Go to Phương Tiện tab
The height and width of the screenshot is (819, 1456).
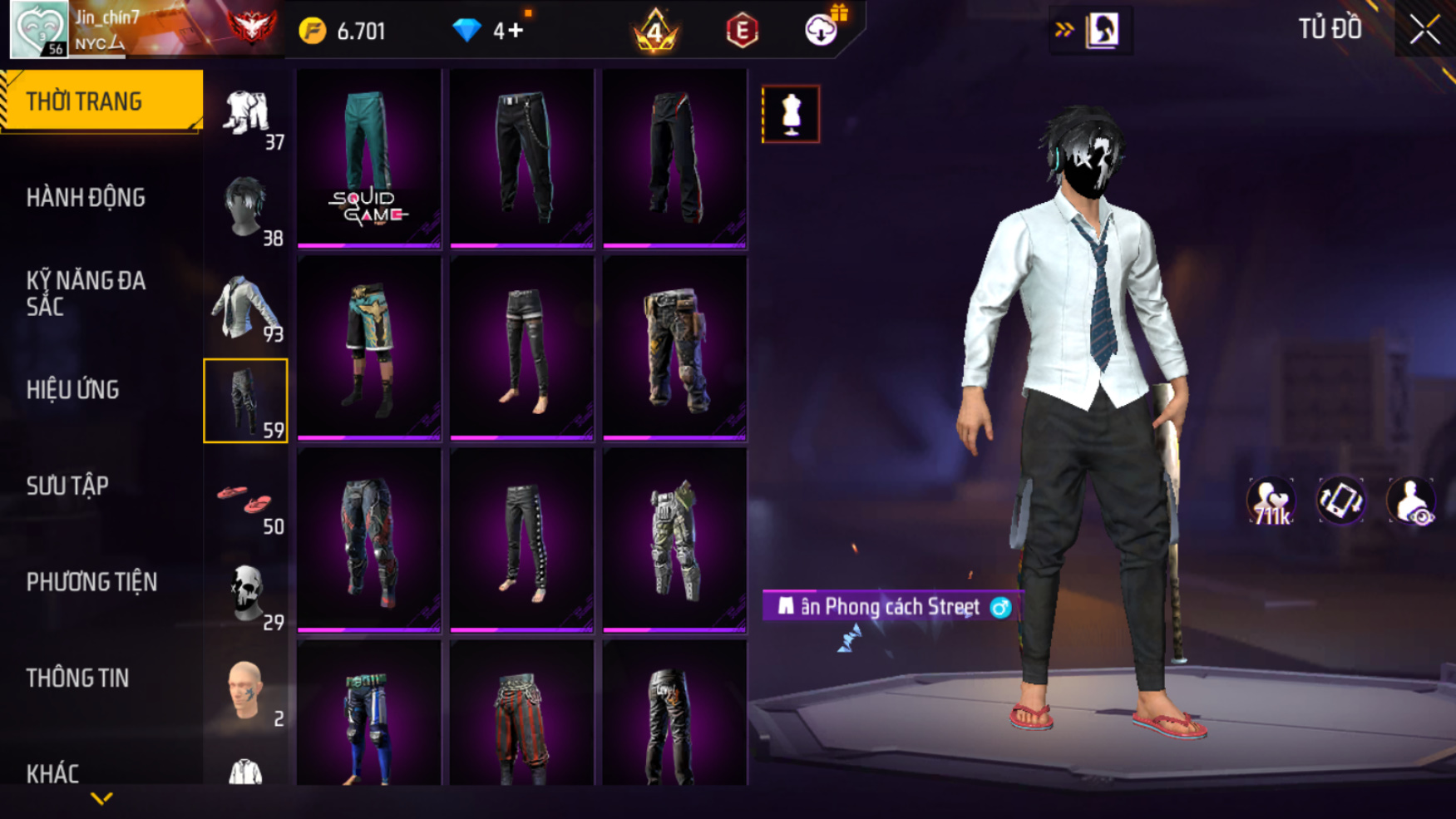tap(91, 582)
